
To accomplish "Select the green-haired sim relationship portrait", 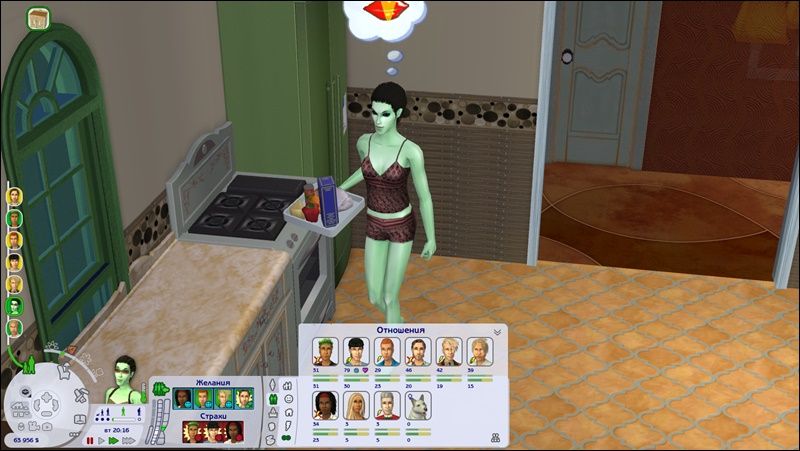I will 326,351.
